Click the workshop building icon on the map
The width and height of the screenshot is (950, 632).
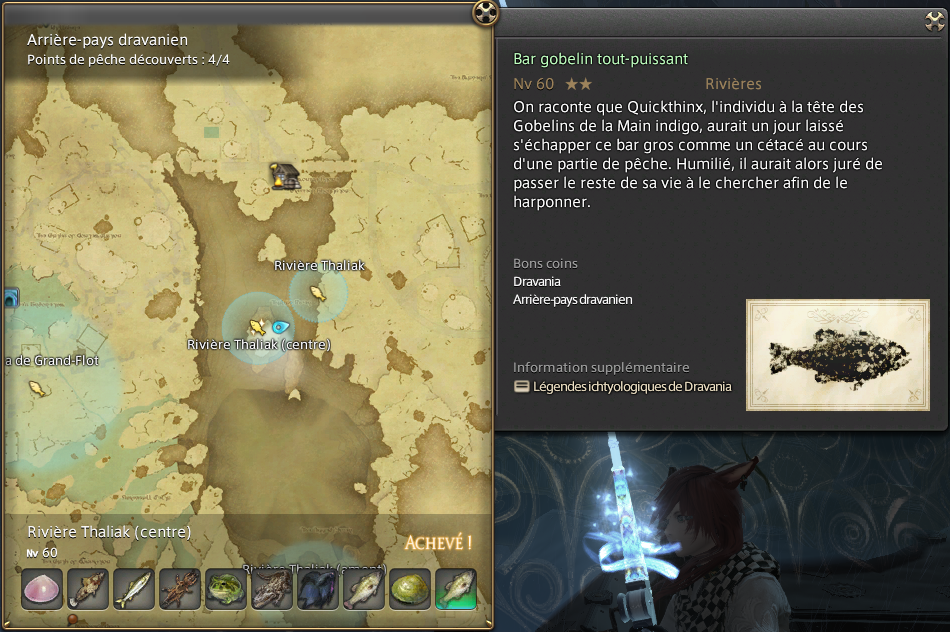coord(285,176)
